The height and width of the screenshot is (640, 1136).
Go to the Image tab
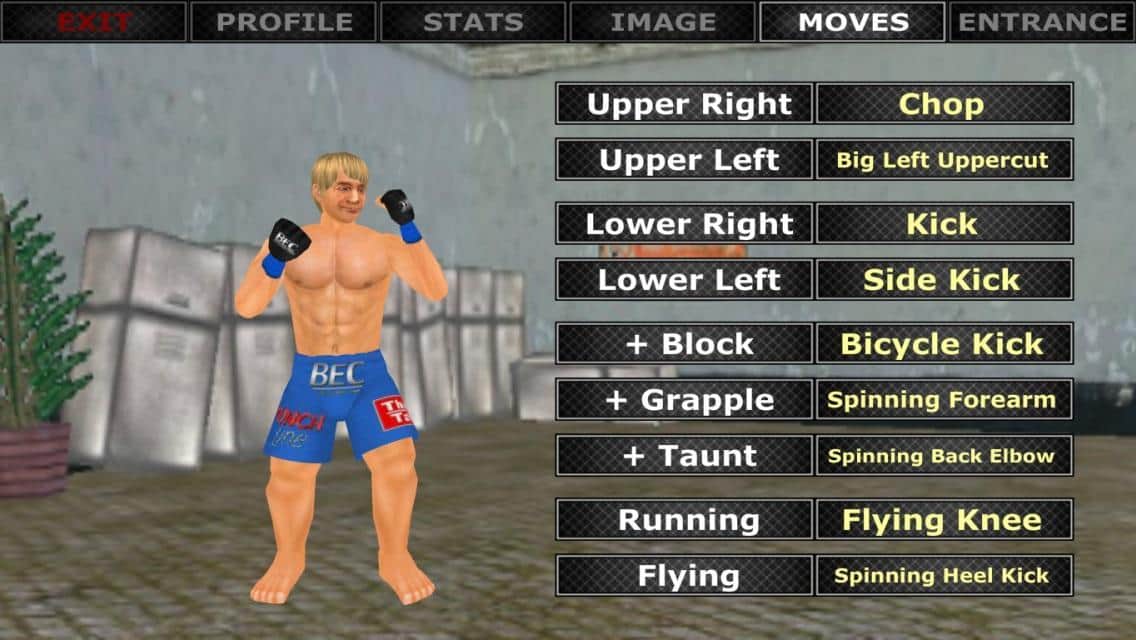coord(662,22)
